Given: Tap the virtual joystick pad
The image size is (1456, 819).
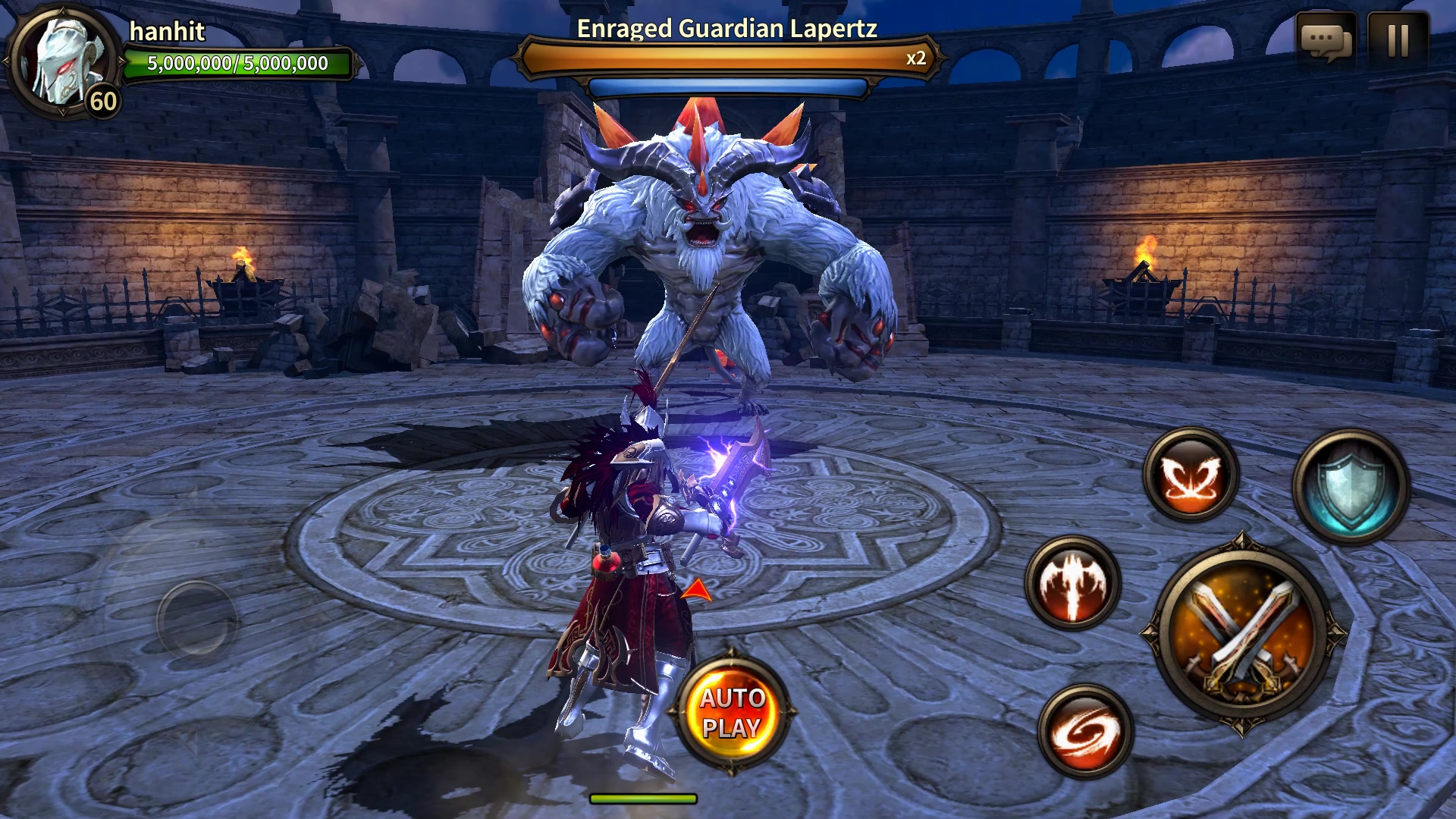Looking at the screenshot, I should 197,618.
